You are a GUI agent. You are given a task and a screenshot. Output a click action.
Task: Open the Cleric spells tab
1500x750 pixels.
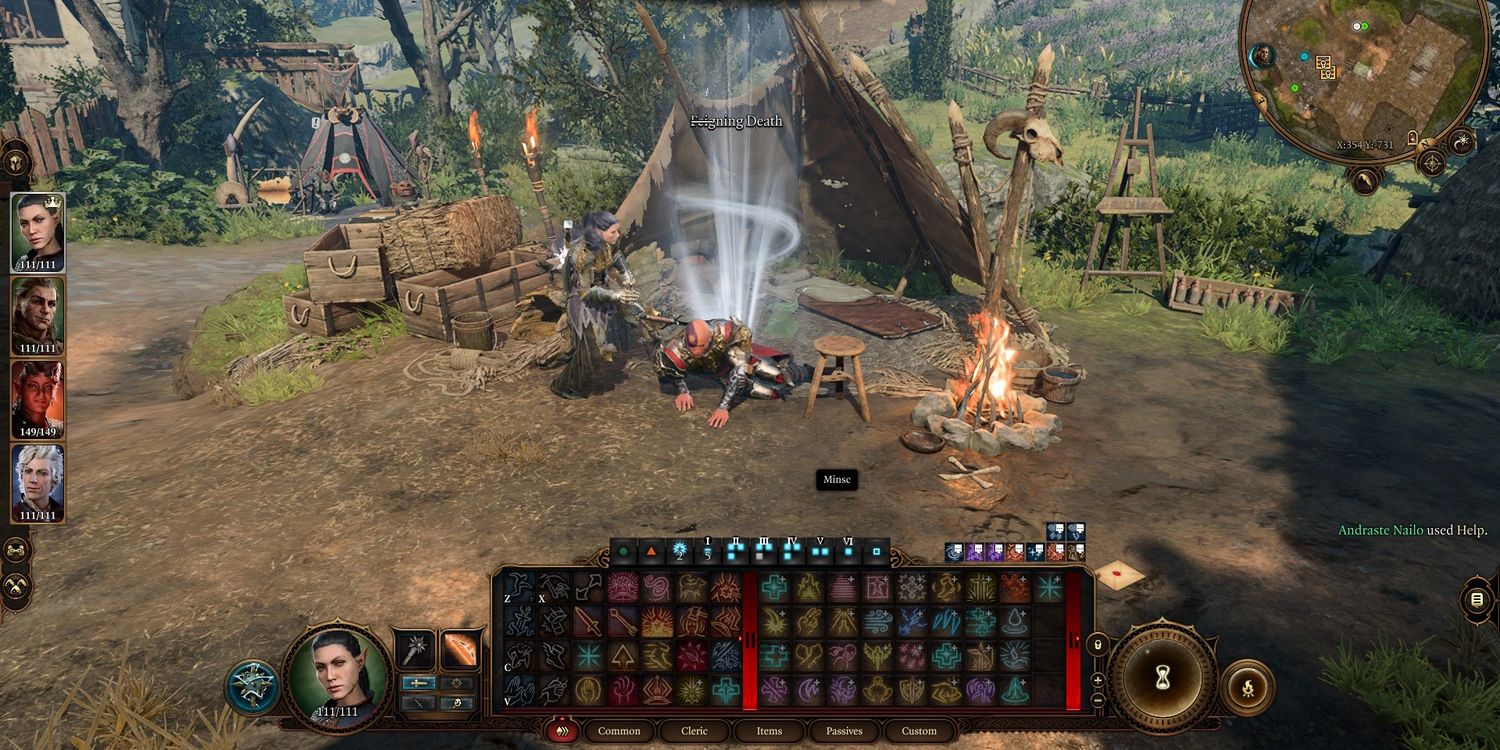pyautogui.click(x=694, y=731)
